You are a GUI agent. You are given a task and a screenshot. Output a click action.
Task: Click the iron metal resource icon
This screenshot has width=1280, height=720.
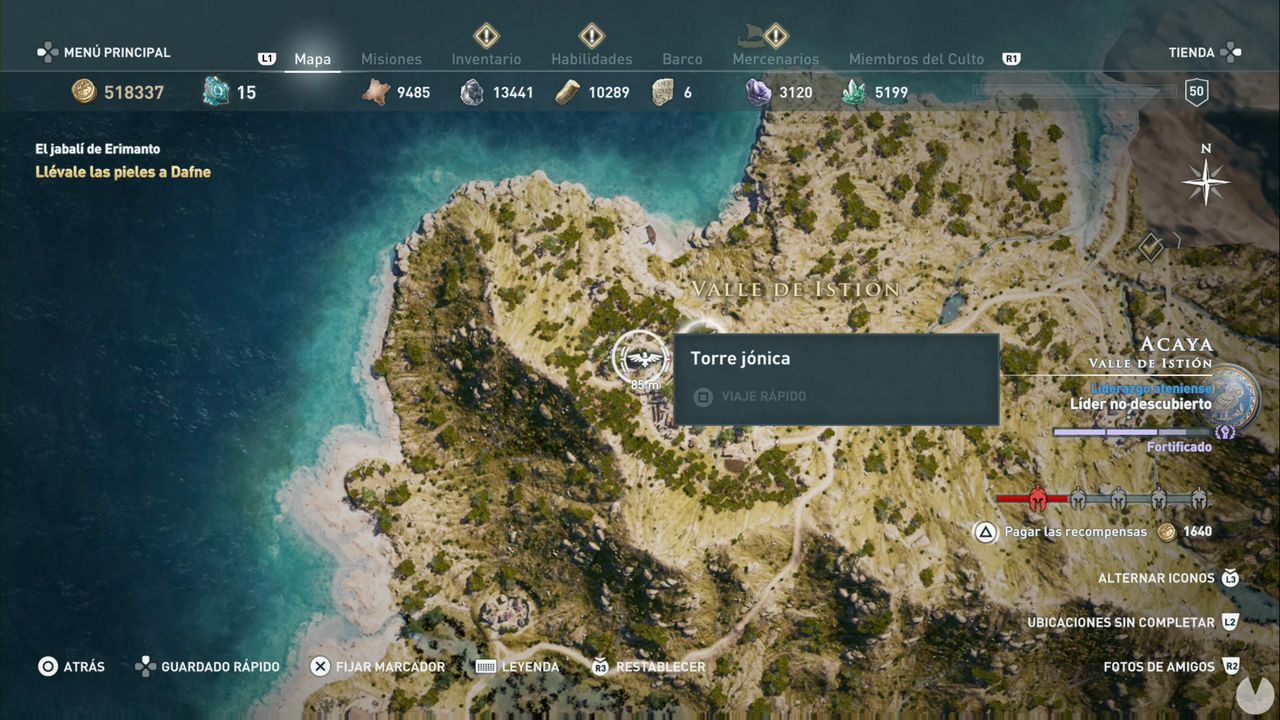coord(471,92)
